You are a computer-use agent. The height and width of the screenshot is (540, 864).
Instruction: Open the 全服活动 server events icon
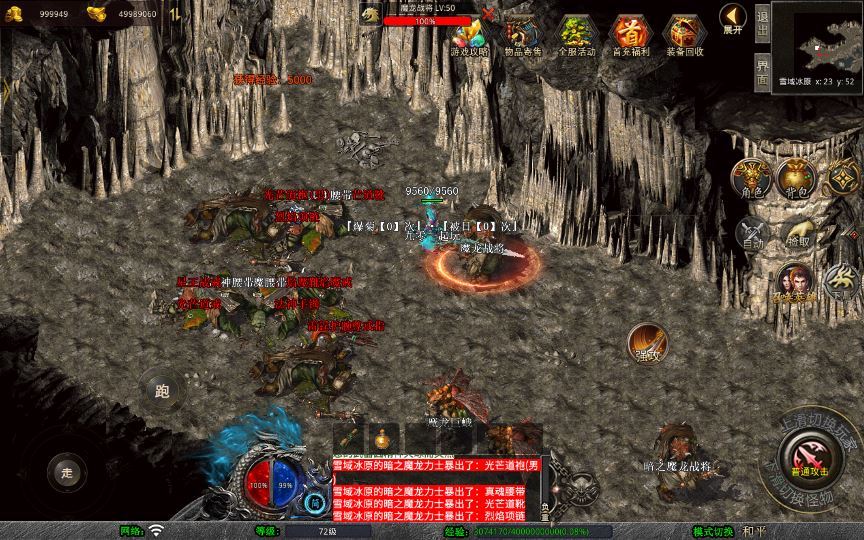coord(574,35)
